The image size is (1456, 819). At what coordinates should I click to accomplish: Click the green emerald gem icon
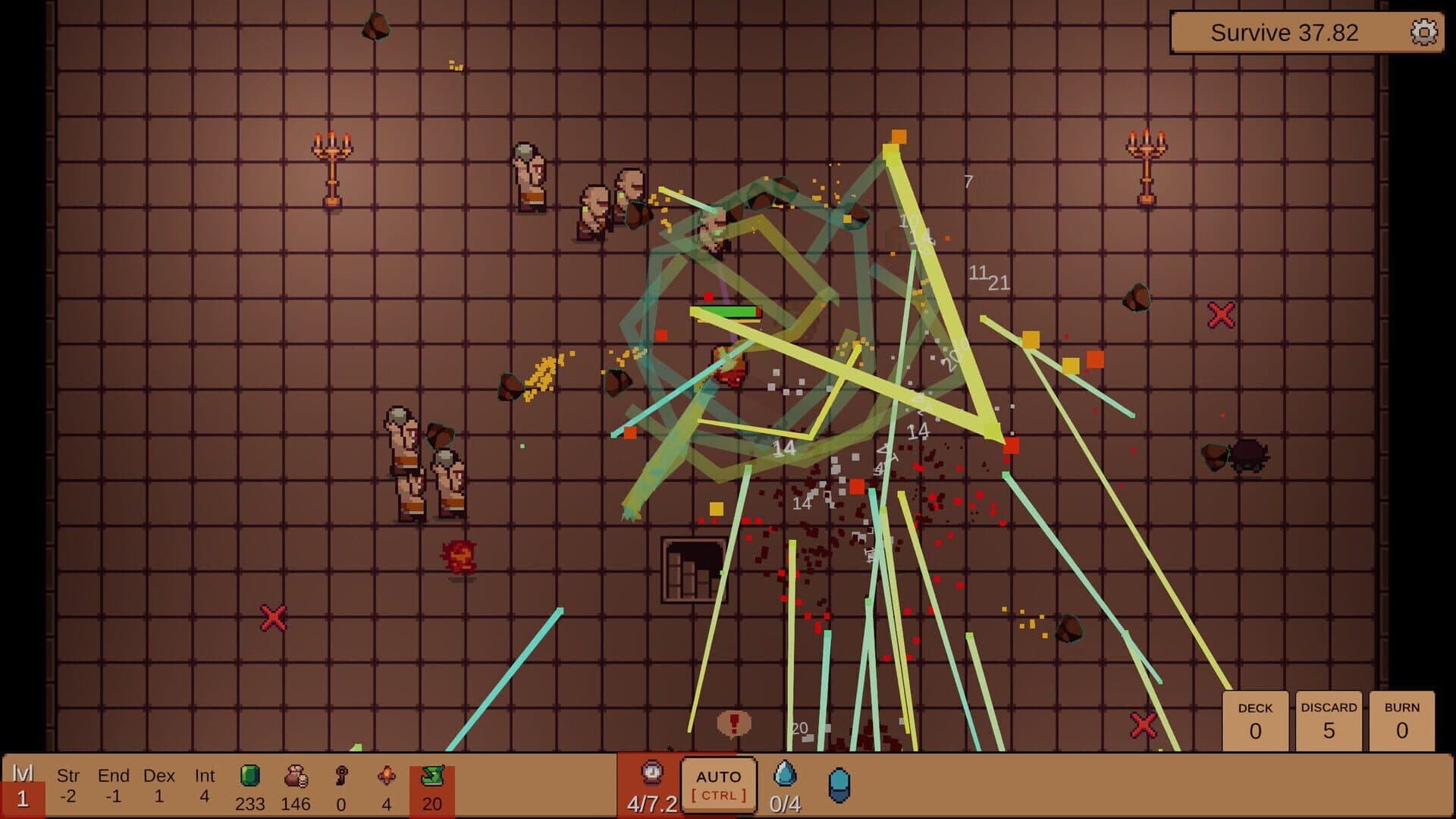coord(249,776)
